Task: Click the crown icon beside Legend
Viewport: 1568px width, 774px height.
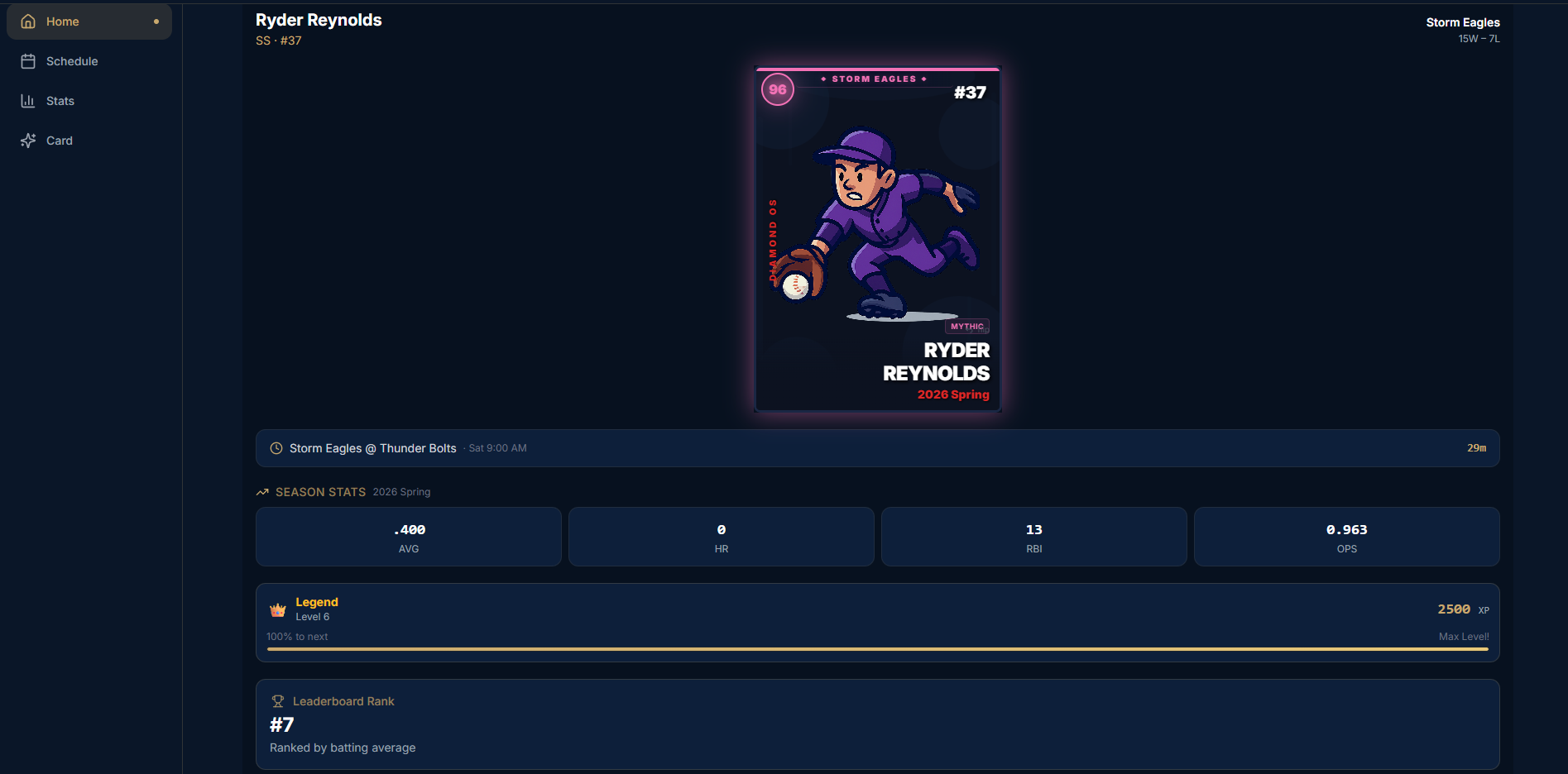Action: [276, 608]
